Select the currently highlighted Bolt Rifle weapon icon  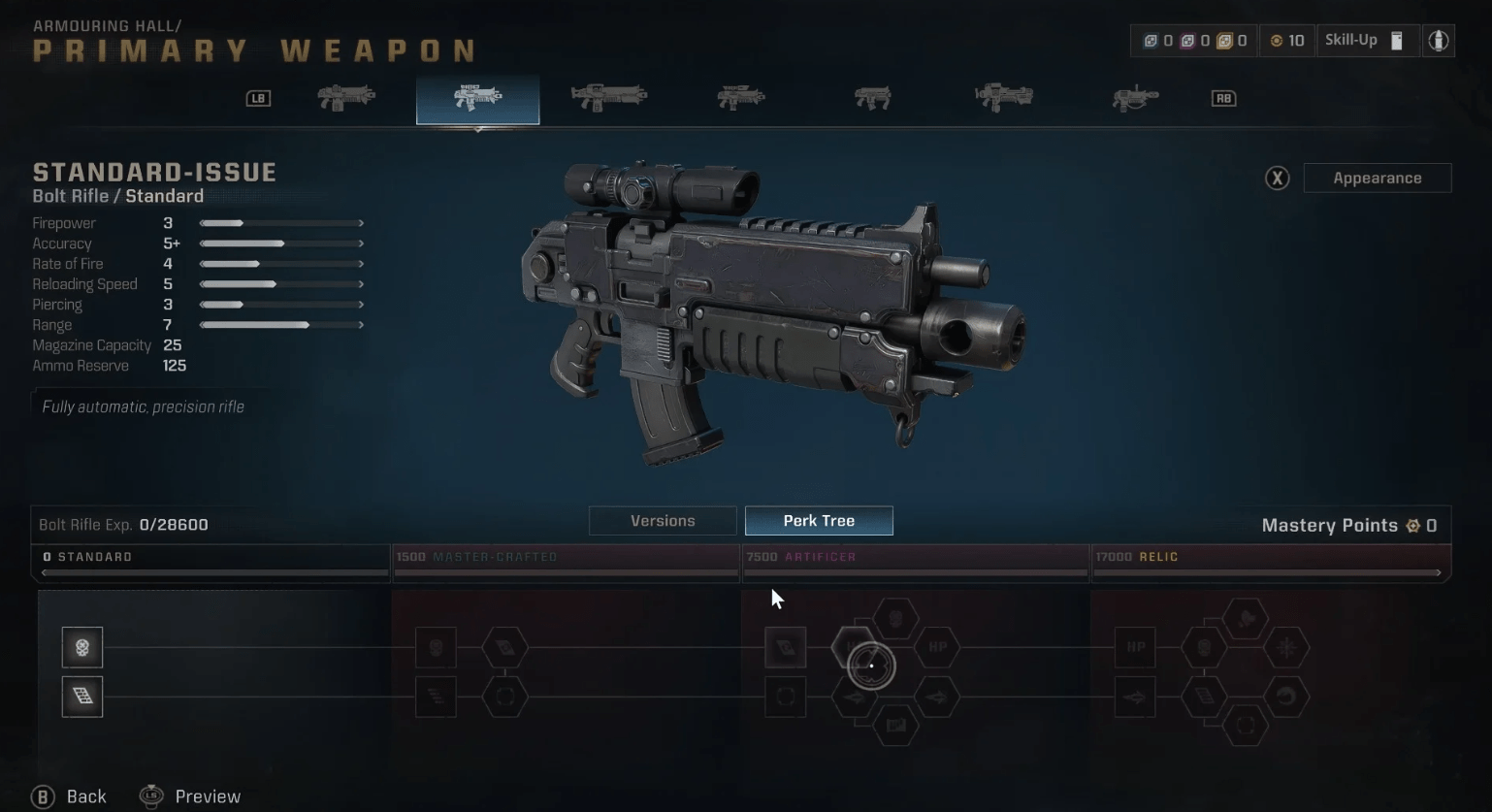477,98
